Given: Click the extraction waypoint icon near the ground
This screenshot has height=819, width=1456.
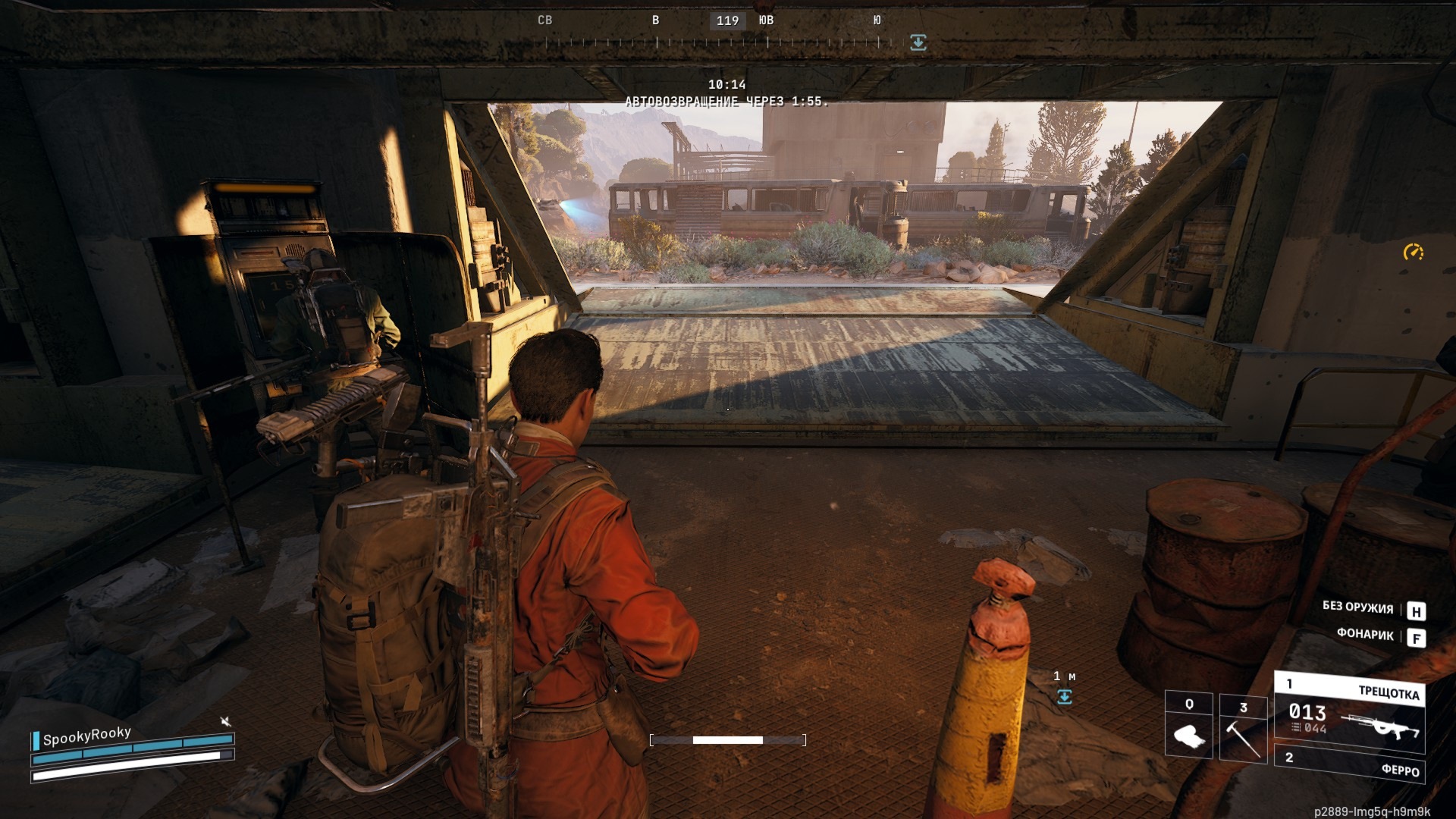Looking at the screenshot, I should click(1065, 696).
